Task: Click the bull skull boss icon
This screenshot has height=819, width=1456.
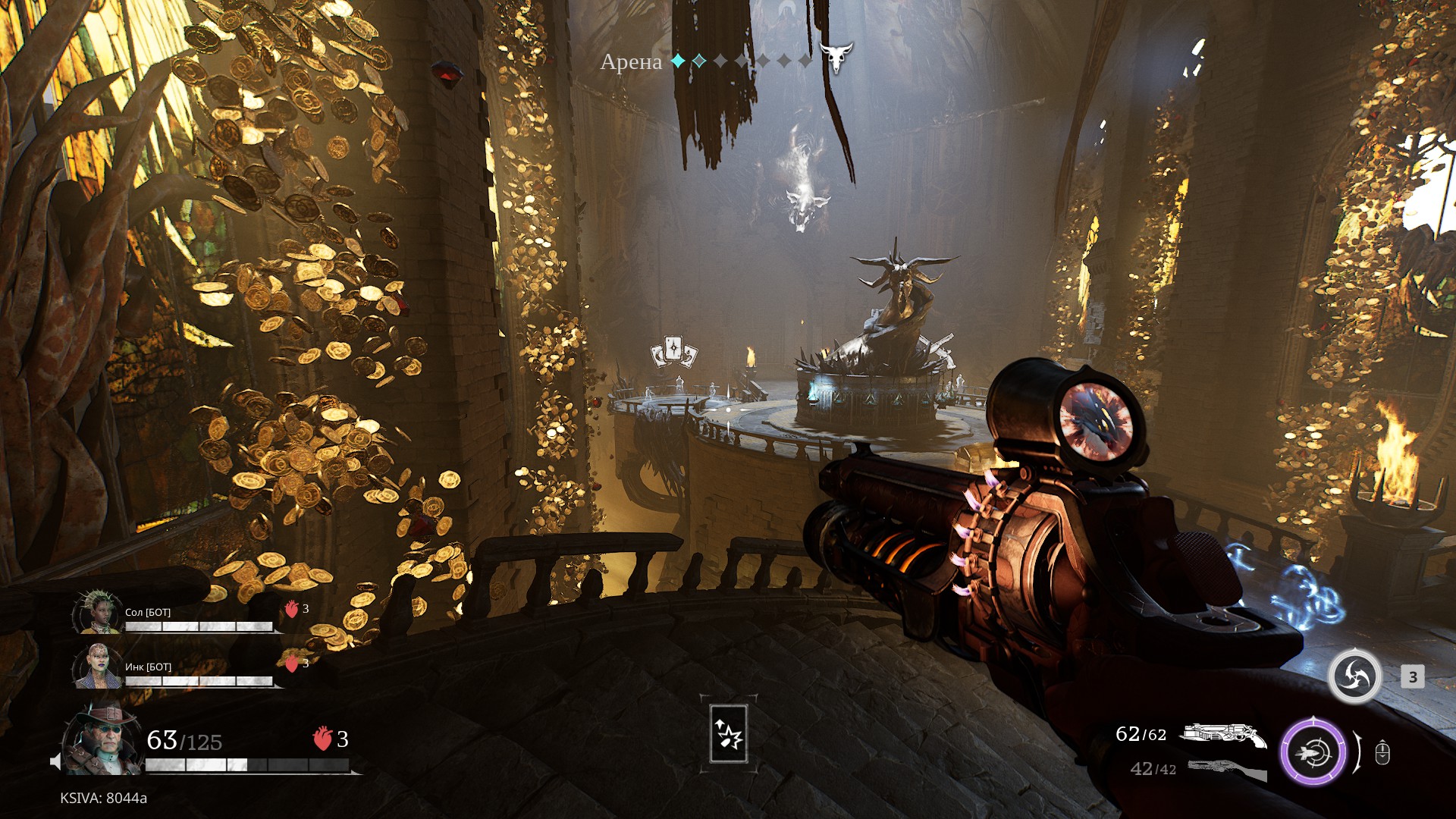Action: tap(836, 57)
